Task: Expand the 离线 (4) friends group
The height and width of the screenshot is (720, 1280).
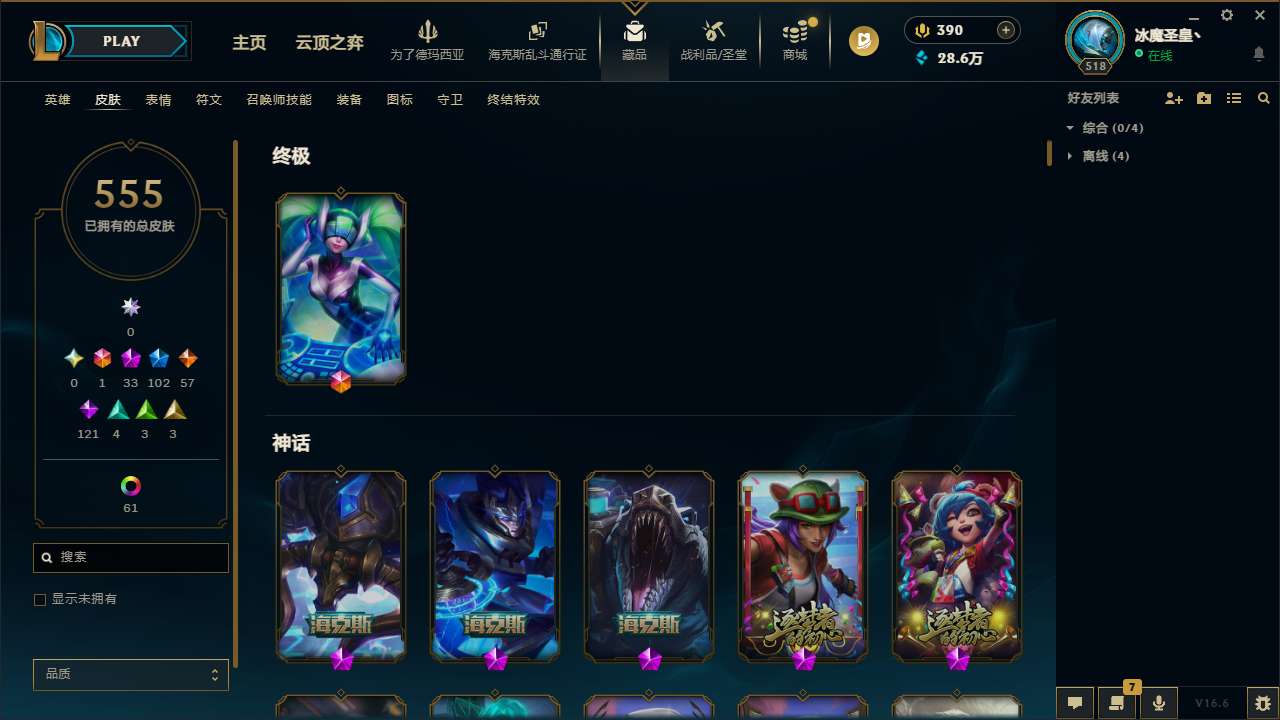Action: [1071, 156]
